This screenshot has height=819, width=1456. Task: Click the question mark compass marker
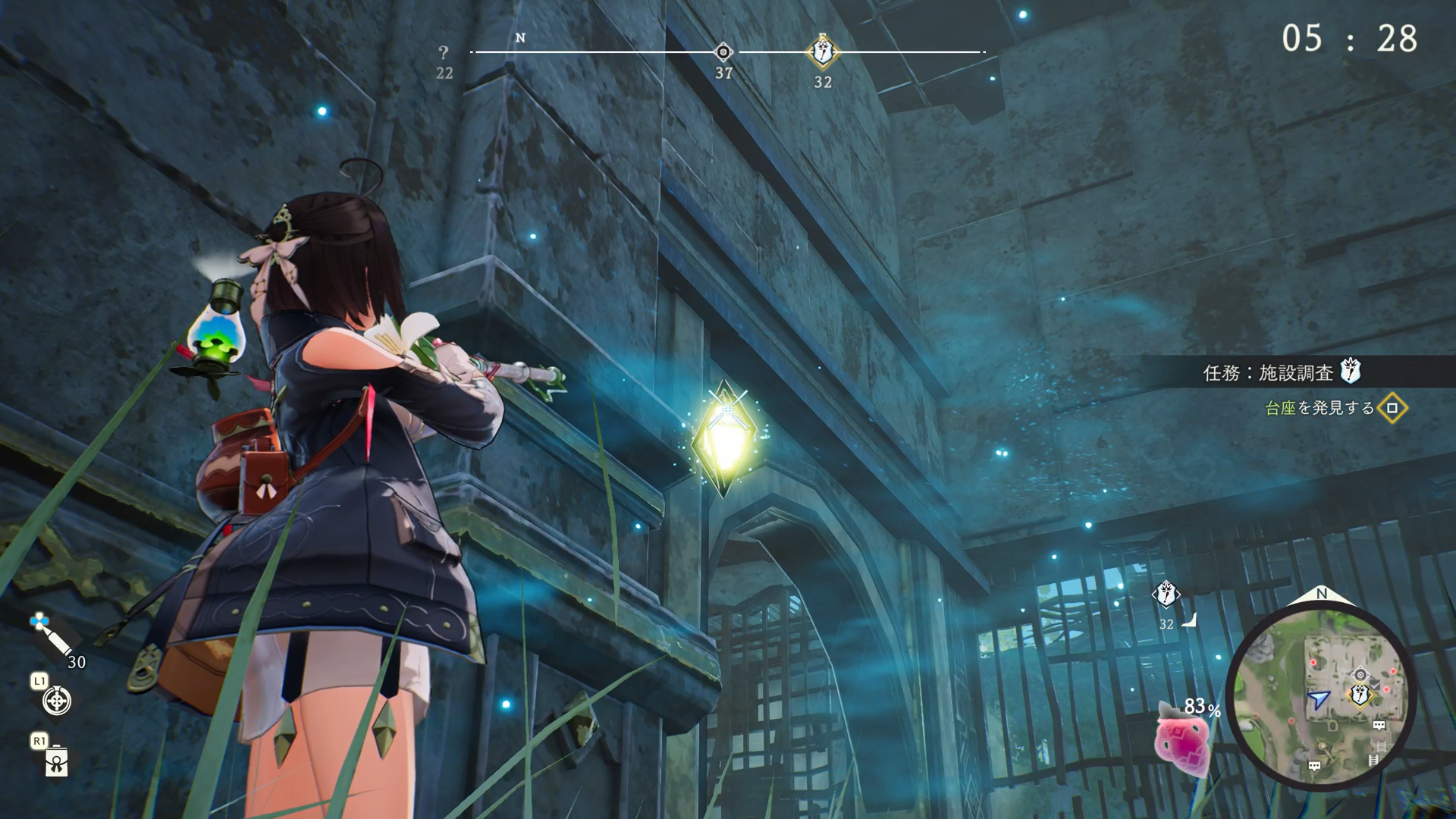(444, 53)
